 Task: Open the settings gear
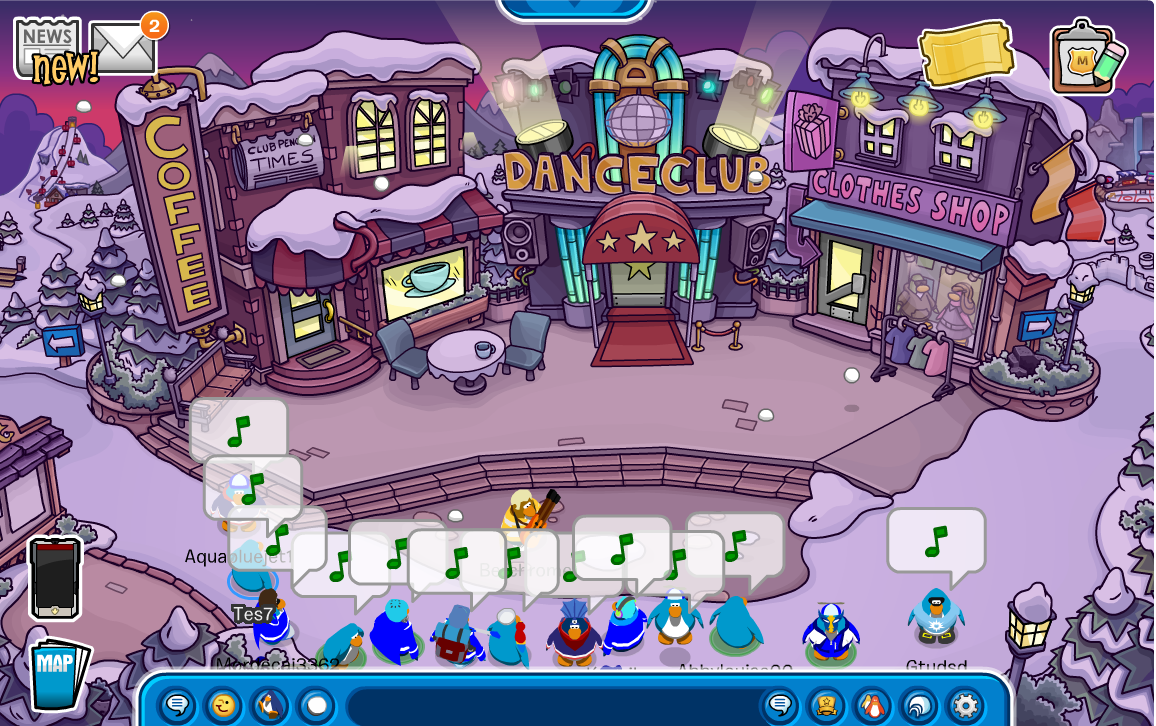click(965, 706)
